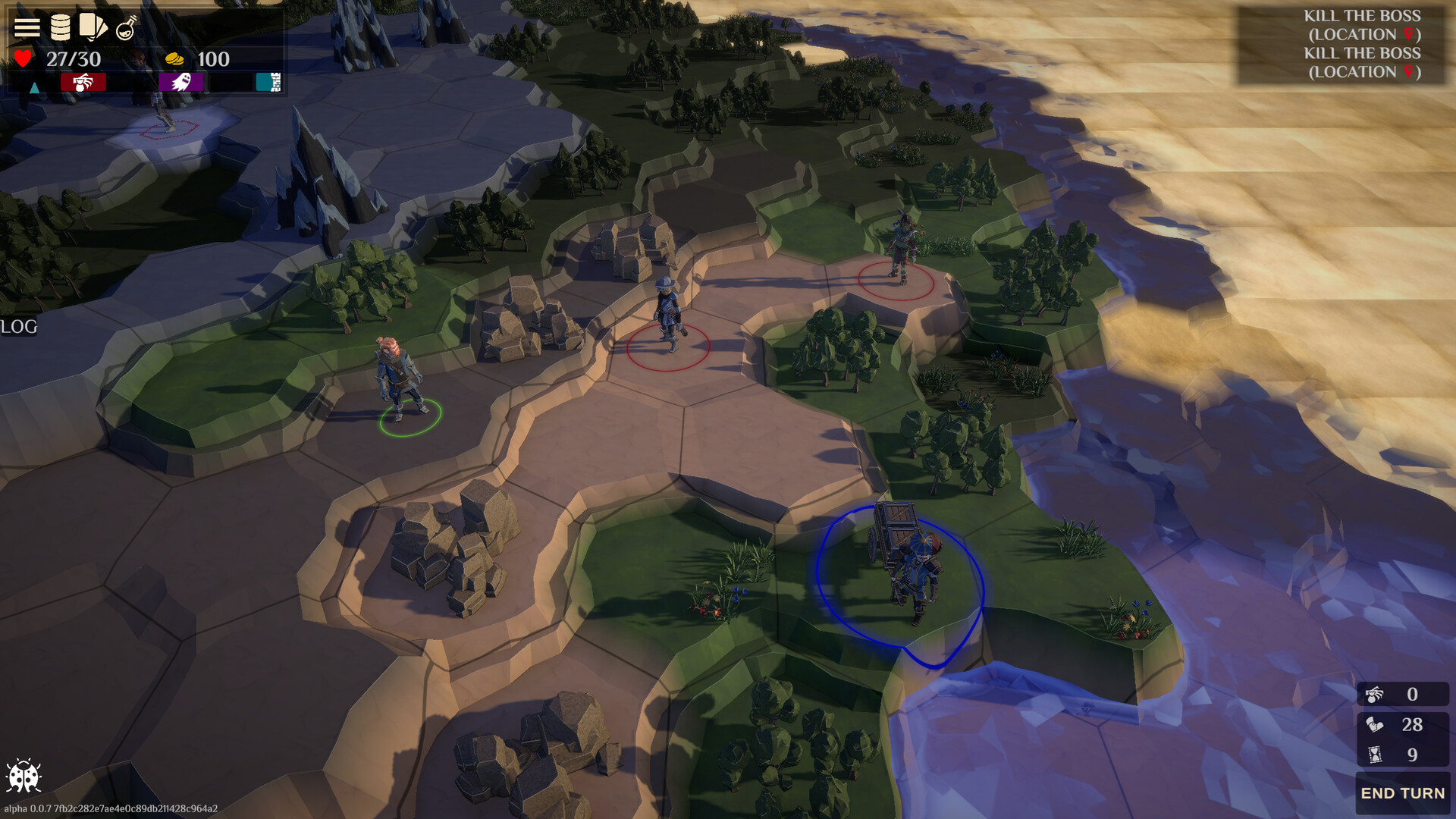This screenshot has height=819, width=1456.
Task: Click the coin stack inventory icon
Action: pos(59,27)
